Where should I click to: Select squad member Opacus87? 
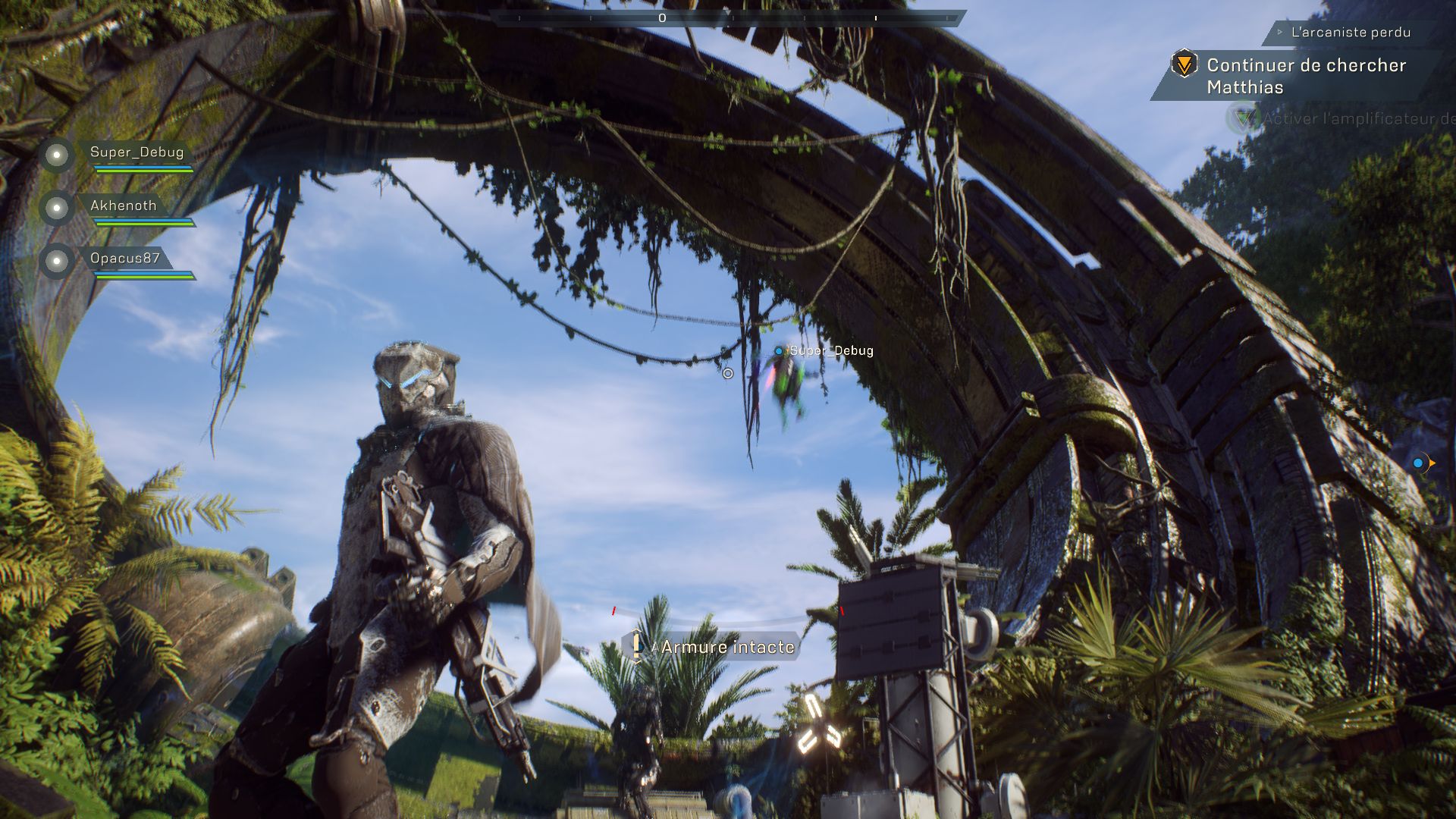click(125, 259)
